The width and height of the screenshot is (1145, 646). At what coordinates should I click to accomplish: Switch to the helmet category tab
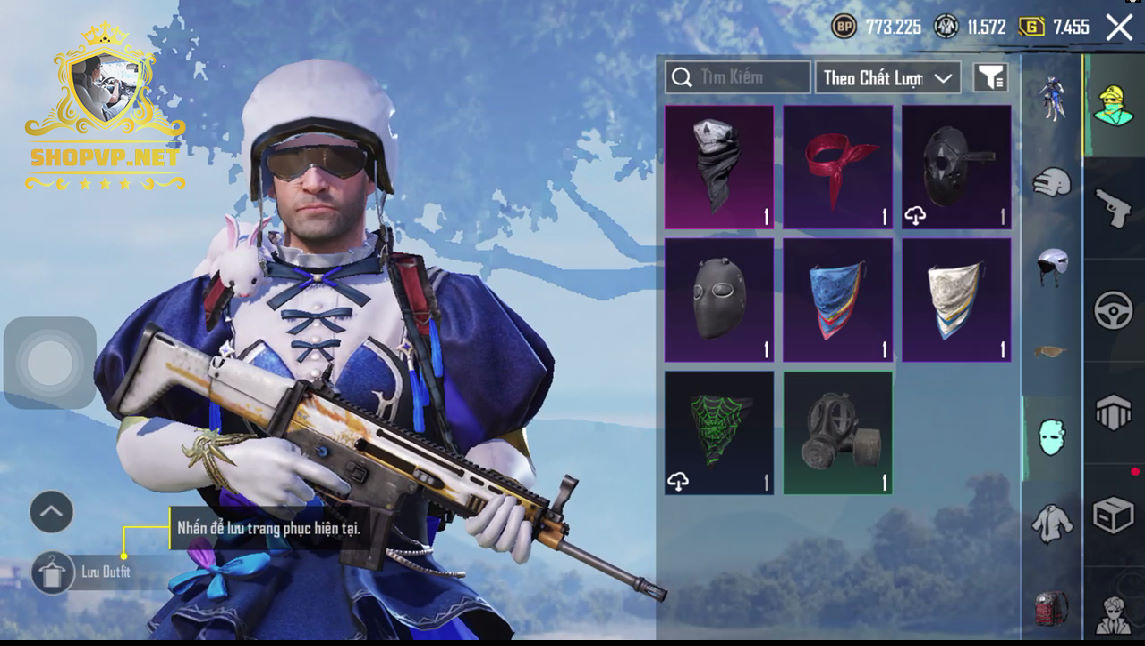pyautogui.click(x=1051, y=267)
